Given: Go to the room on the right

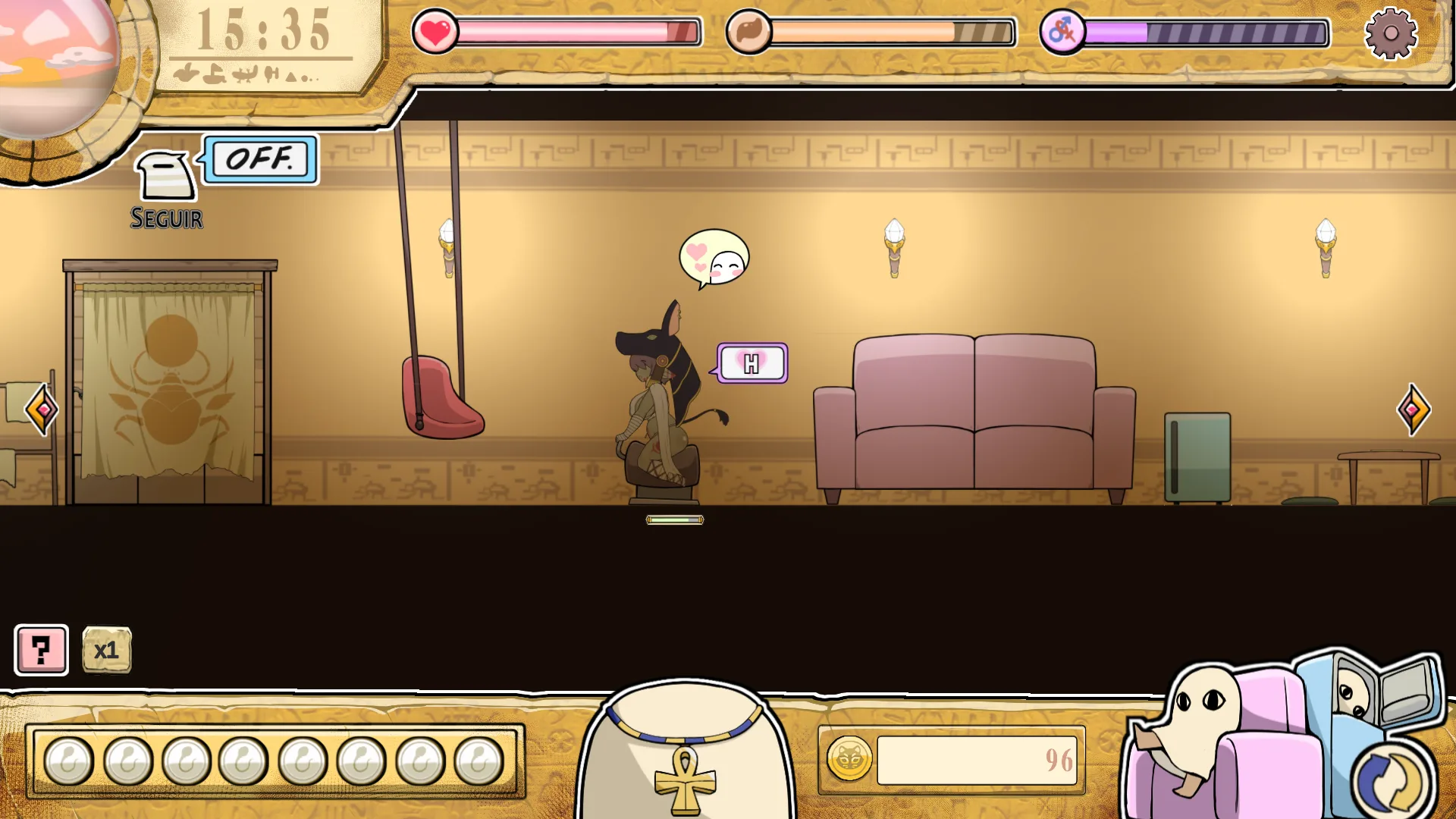Looking at the screenshot, I should 1413,409.
